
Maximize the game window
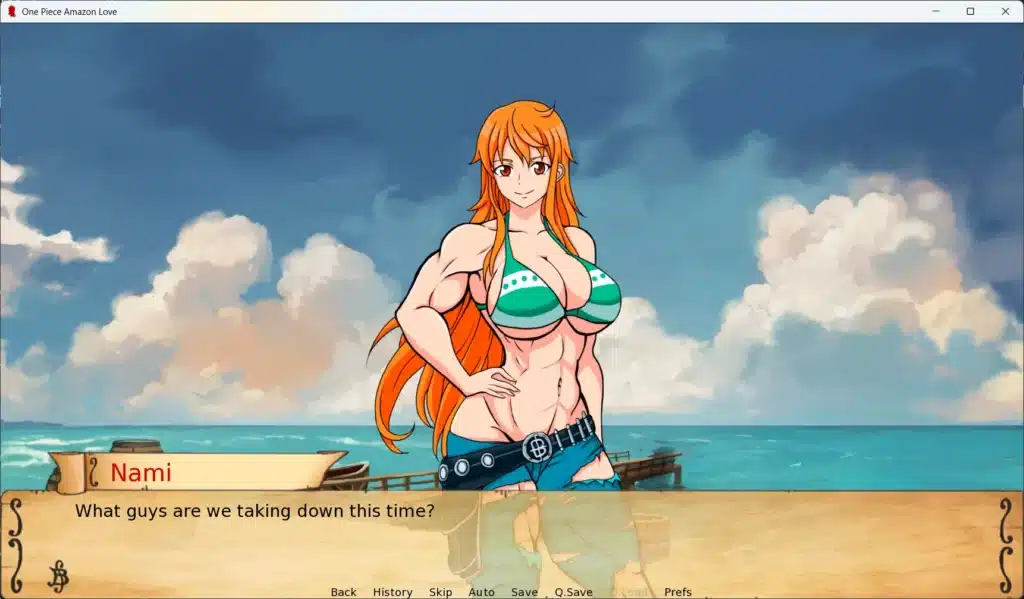click(x=970, y=11)
